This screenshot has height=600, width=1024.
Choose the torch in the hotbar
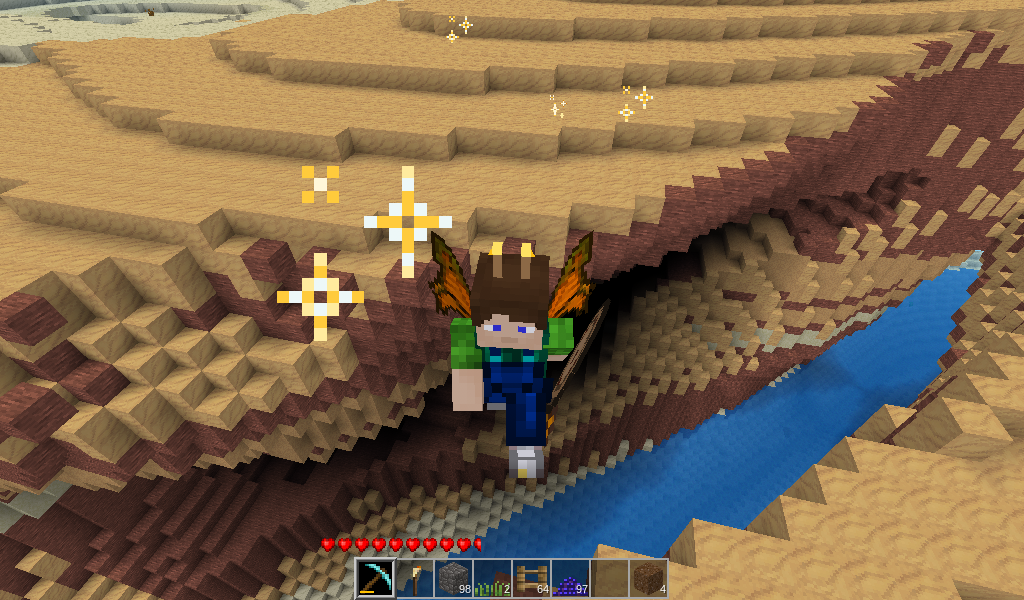414,579
